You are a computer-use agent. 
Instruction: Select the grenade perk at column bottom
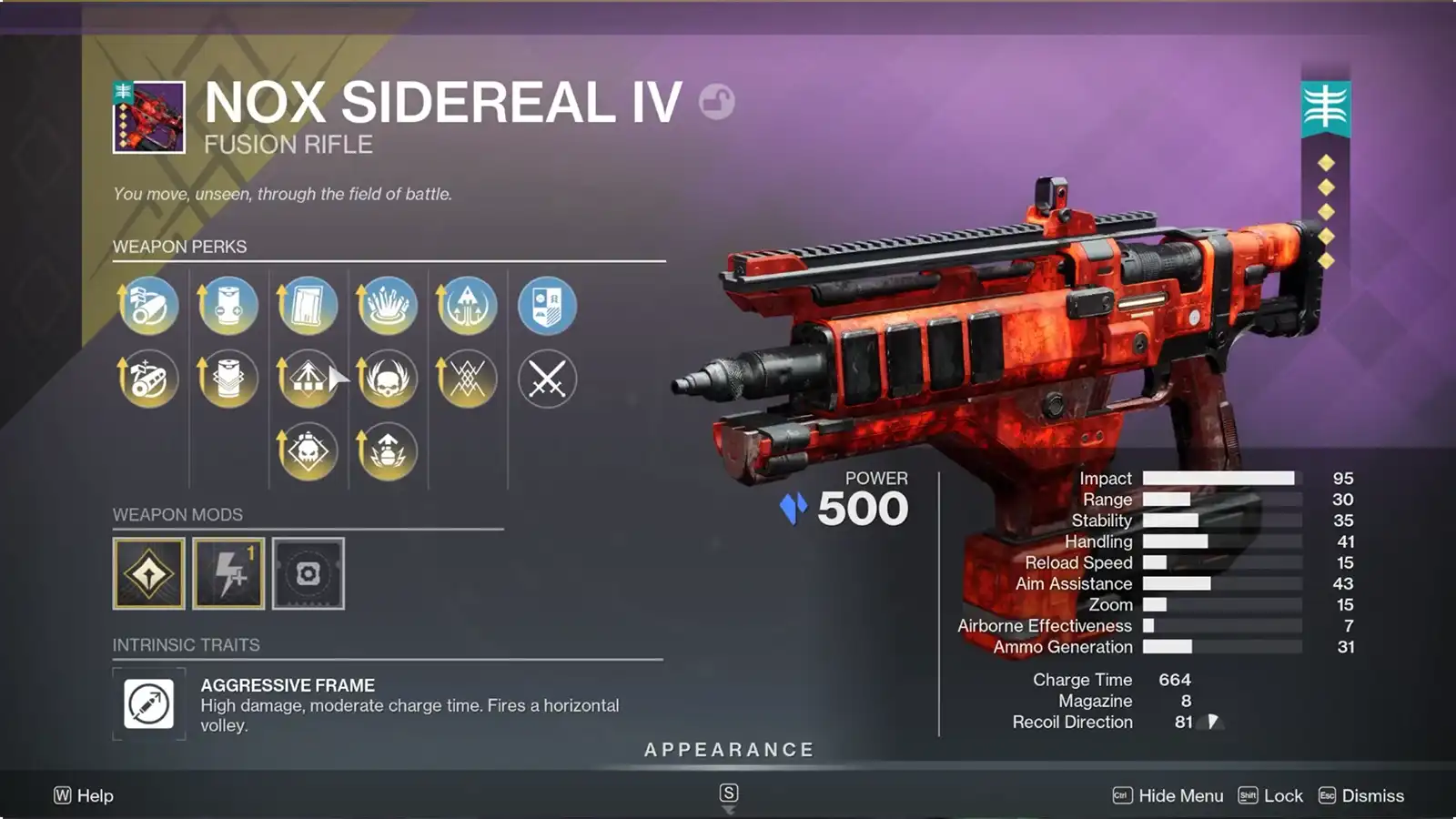388,450
